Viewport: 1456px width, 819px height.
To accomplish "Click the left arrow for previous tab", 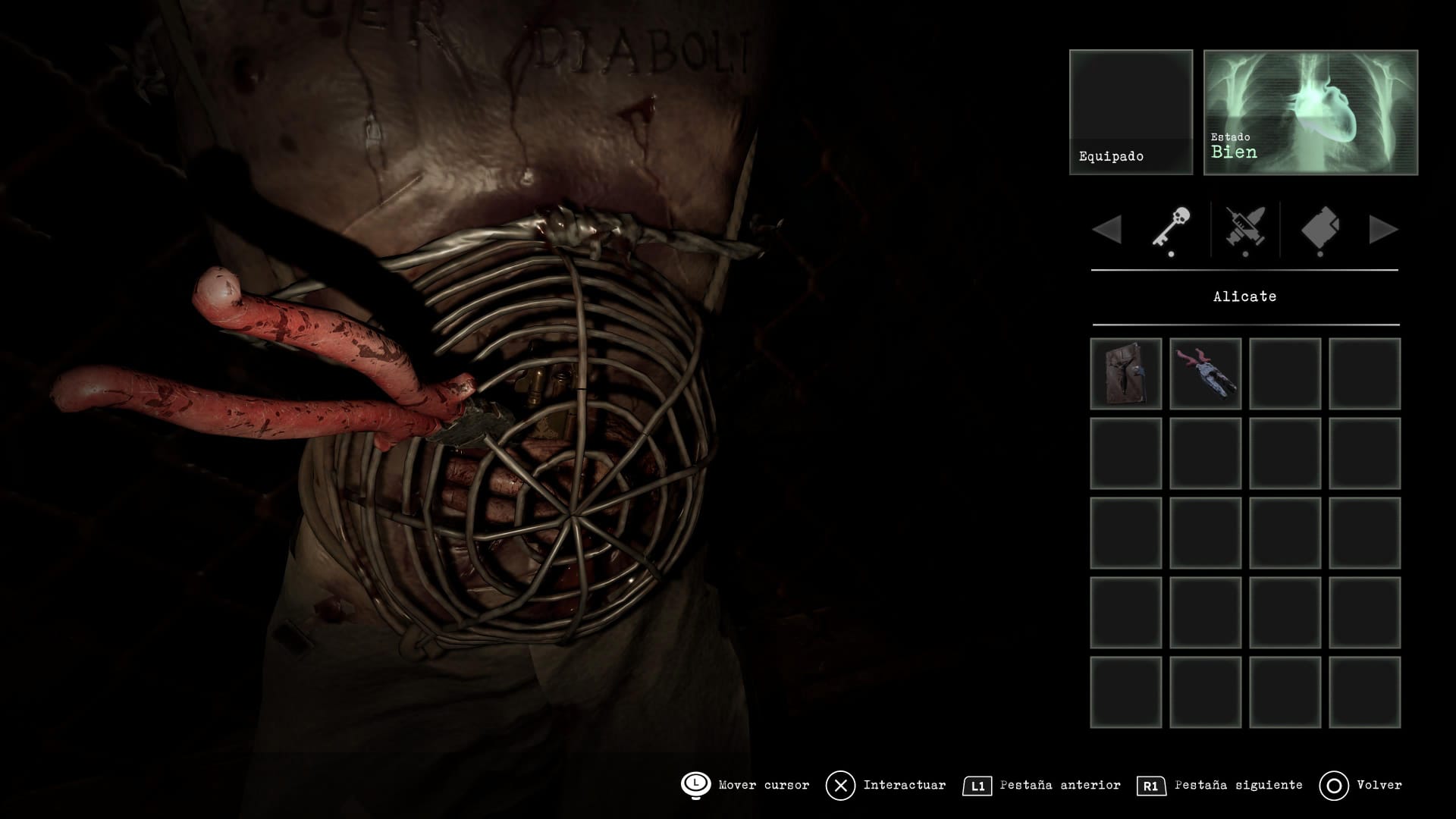I will click(x=1107, y=230).
